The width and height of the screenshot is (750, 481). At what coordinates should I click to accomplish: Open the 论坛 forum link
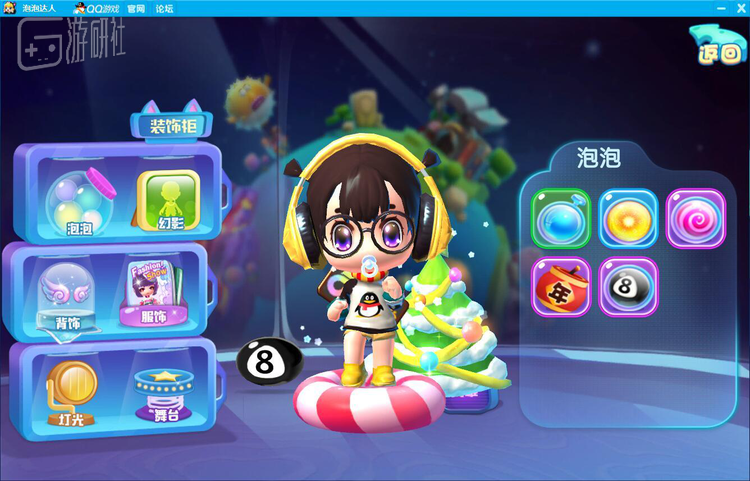(164, 8)
